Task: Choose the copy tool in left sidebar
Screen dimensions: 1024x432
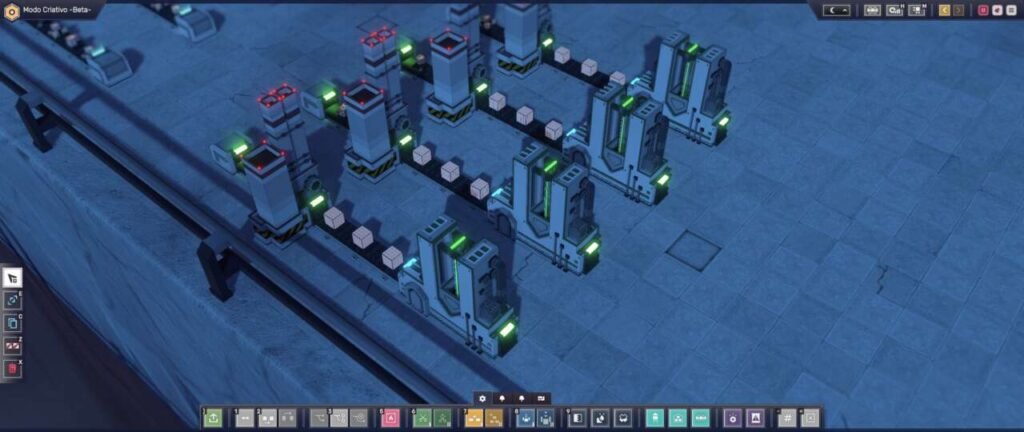Action: click(13, 323)
